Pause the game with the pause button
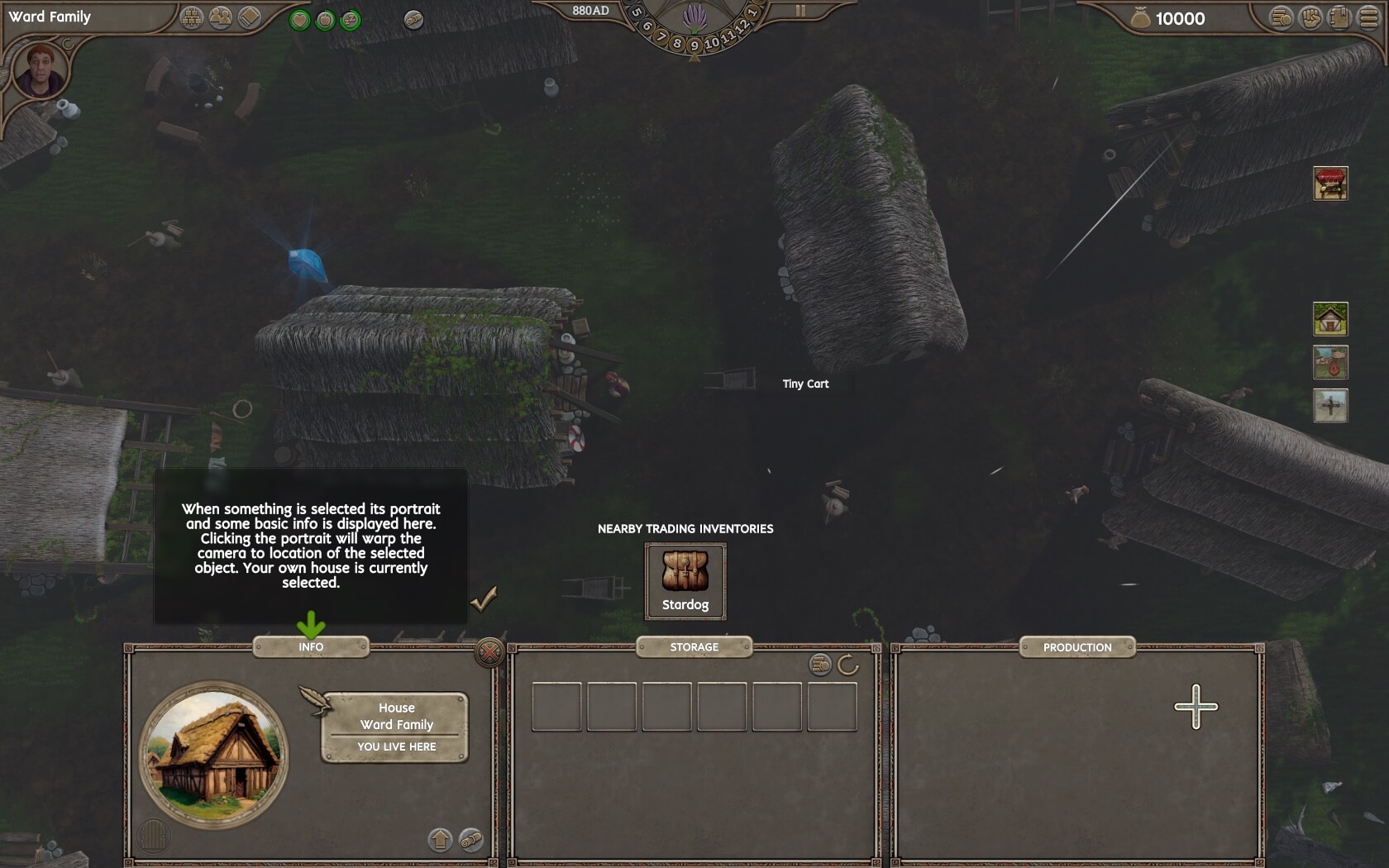The image size is (1389, 868). 800,11
